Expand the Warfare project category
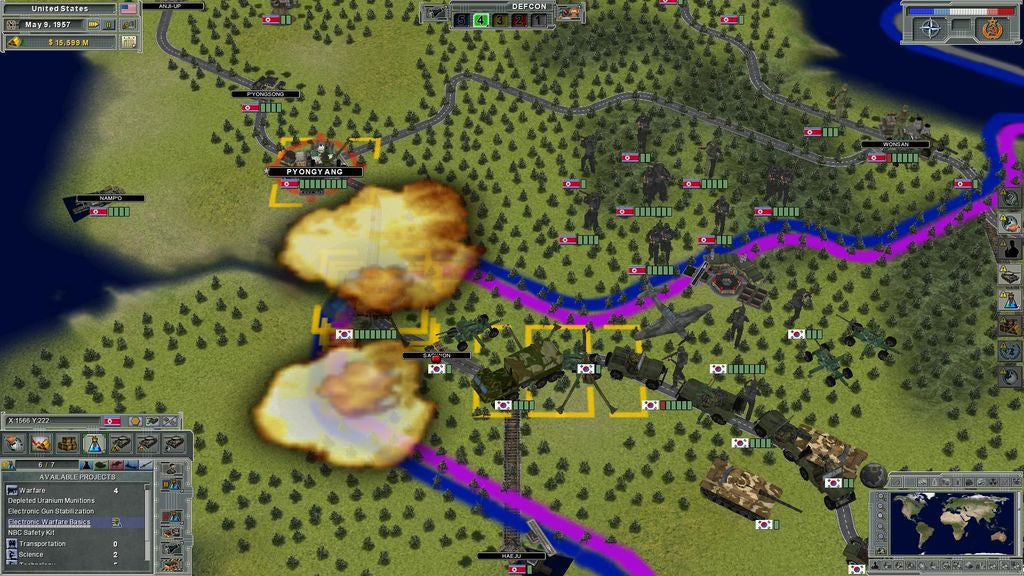Image resolution: width=1024 pixels, height=576 pixels. coord(32,490)
